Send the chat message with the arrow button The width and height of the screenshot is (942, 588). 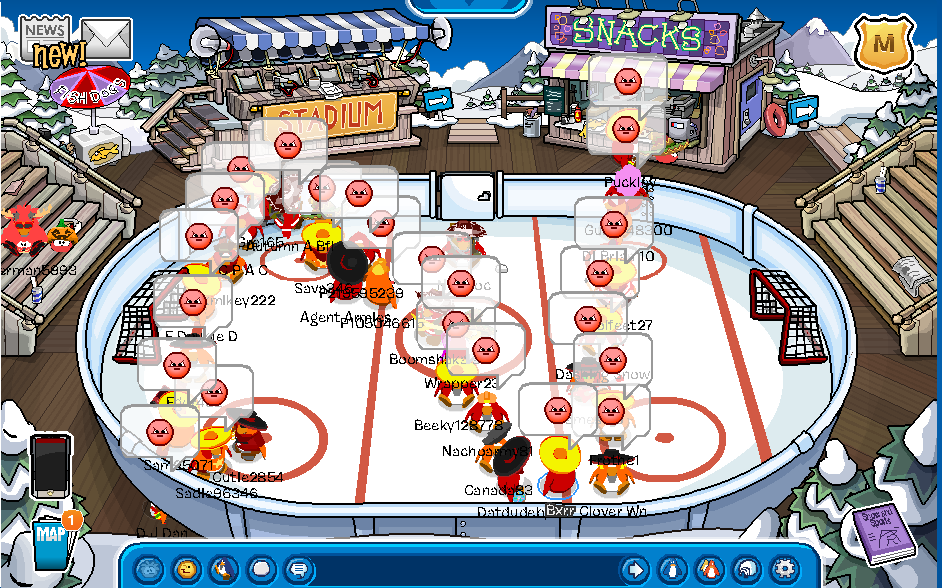click(x=634, y=569)
